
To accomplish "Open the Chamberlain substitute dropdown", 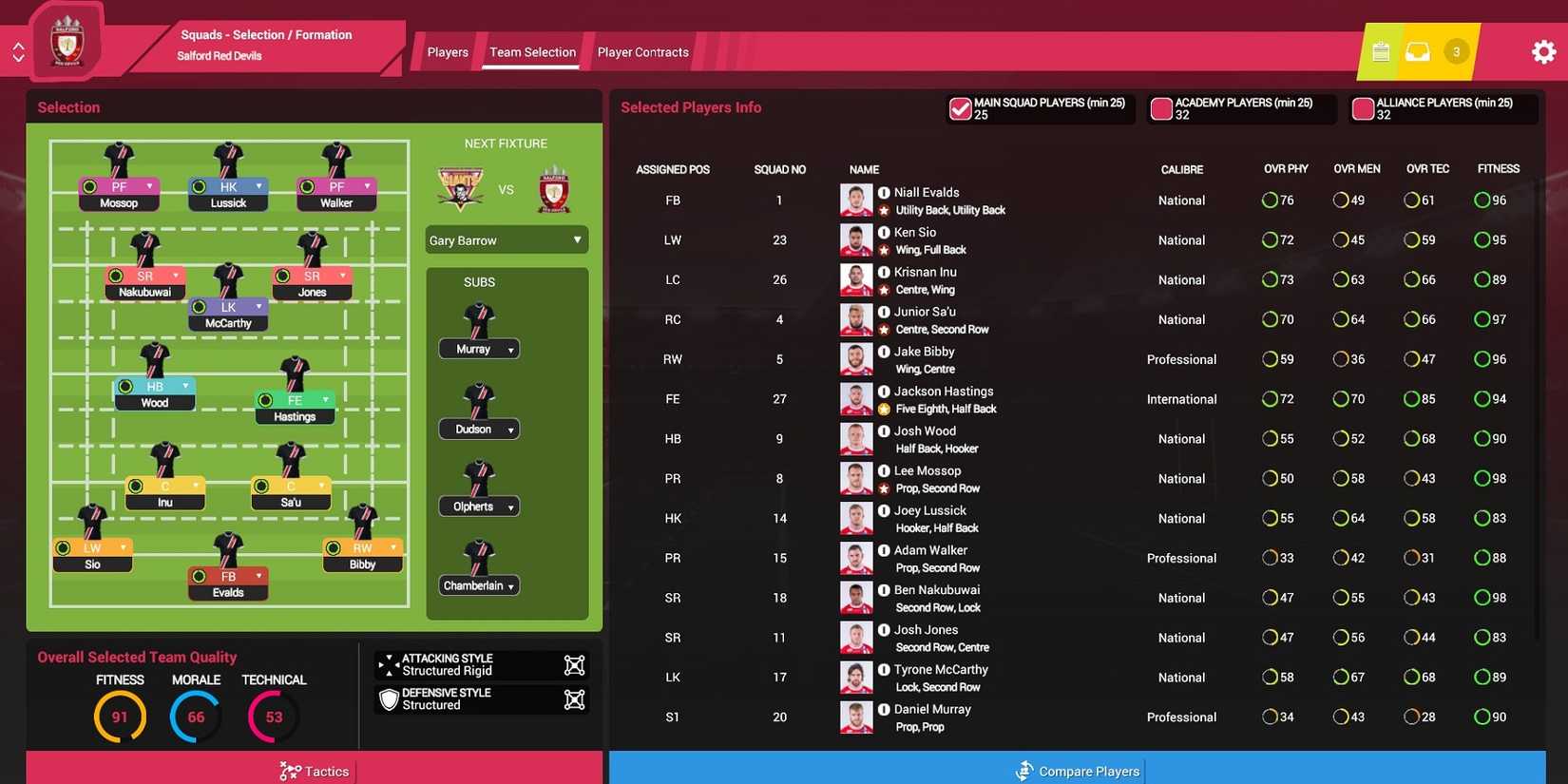I will click(478, 585).
